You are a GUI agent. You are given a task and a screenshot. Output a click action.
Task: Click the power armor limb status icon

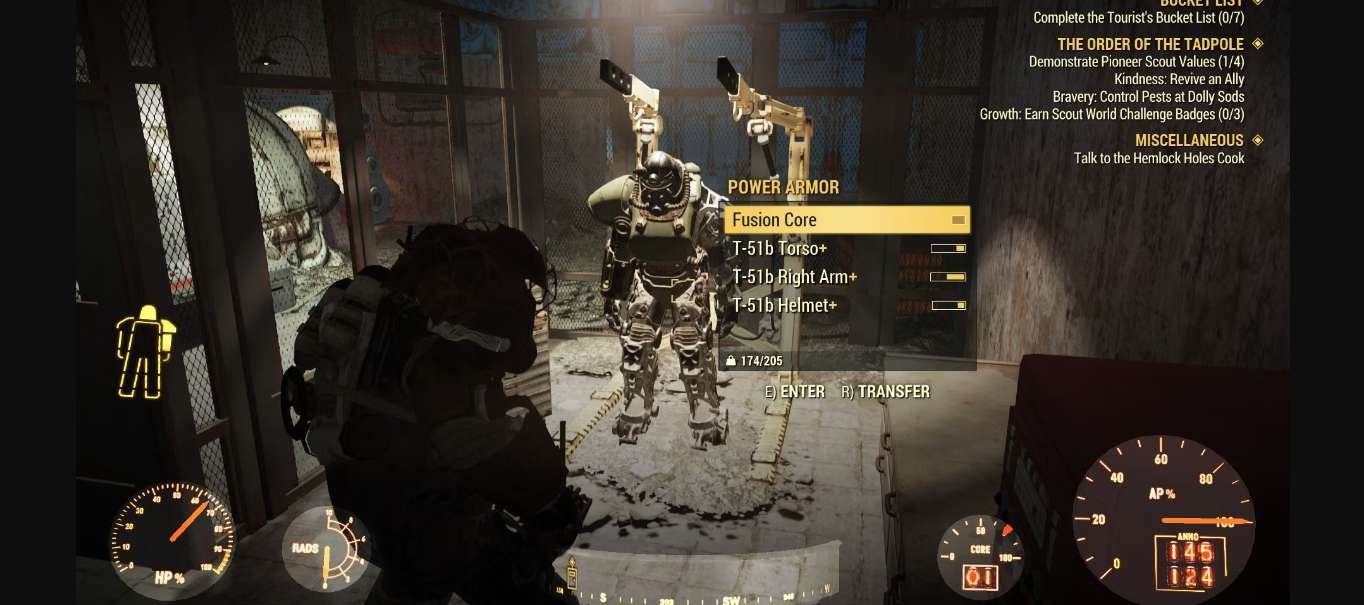145,351
